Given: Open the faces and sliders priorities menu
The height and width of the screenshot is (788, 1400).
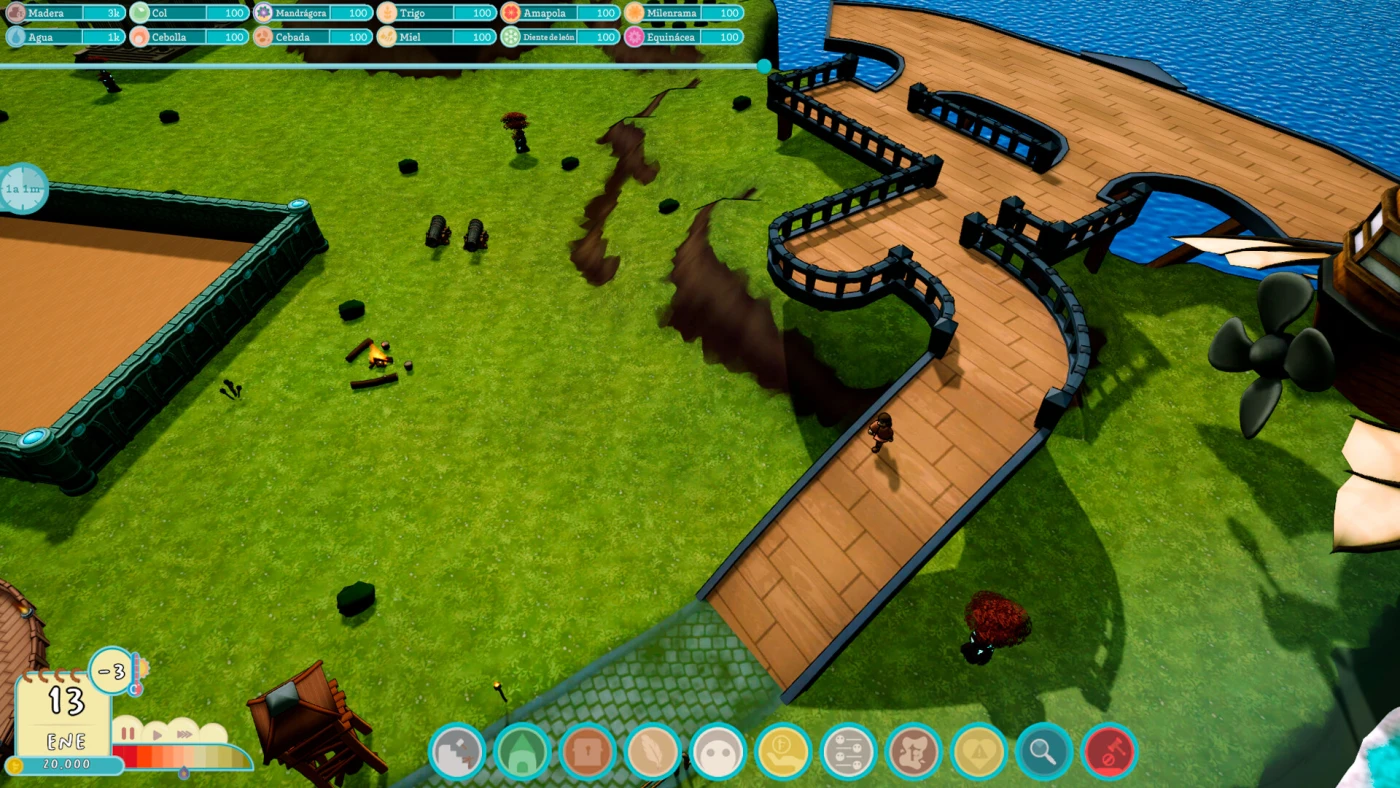Looking at the screenshot, I should point(848,751).
